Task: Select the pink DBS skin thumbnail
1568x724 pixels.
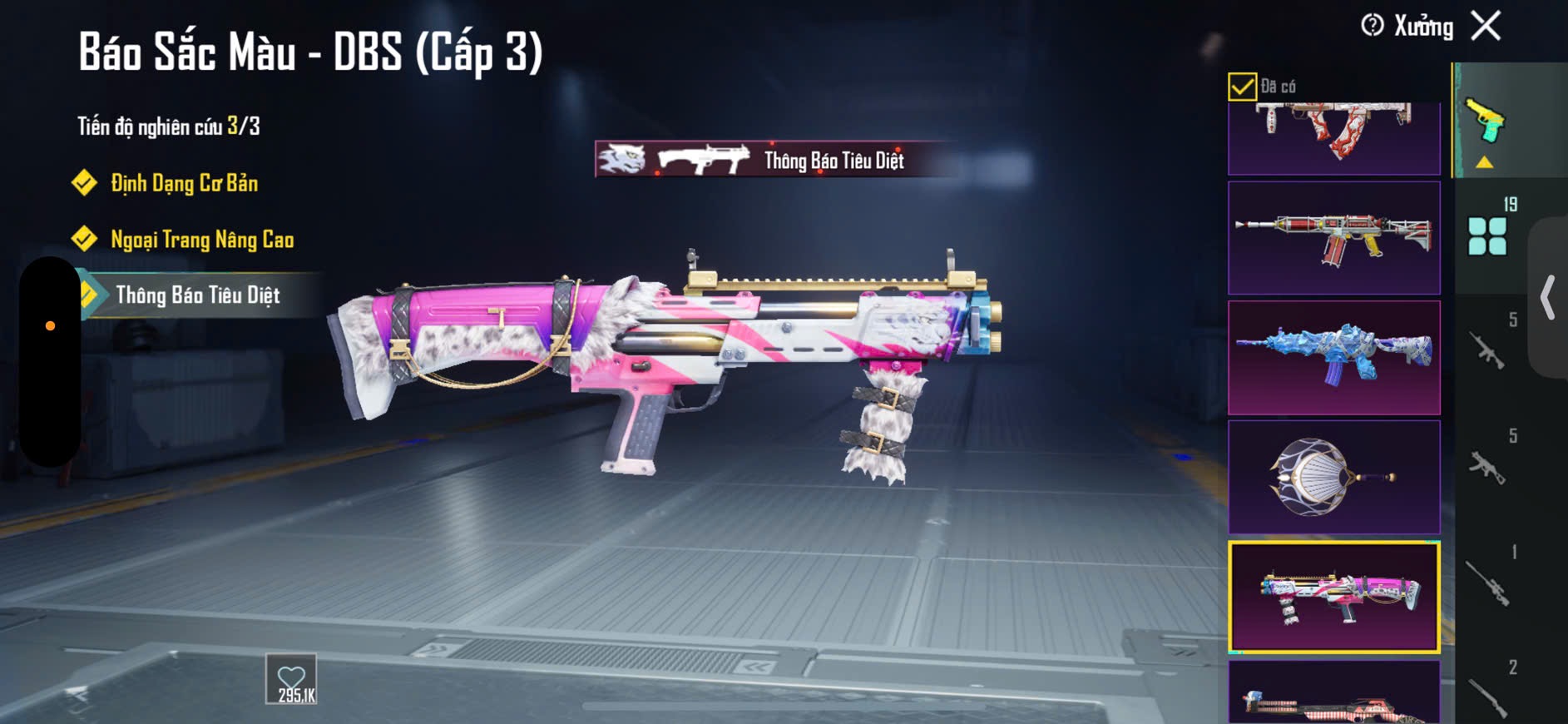Action: tap(1334, 597)
